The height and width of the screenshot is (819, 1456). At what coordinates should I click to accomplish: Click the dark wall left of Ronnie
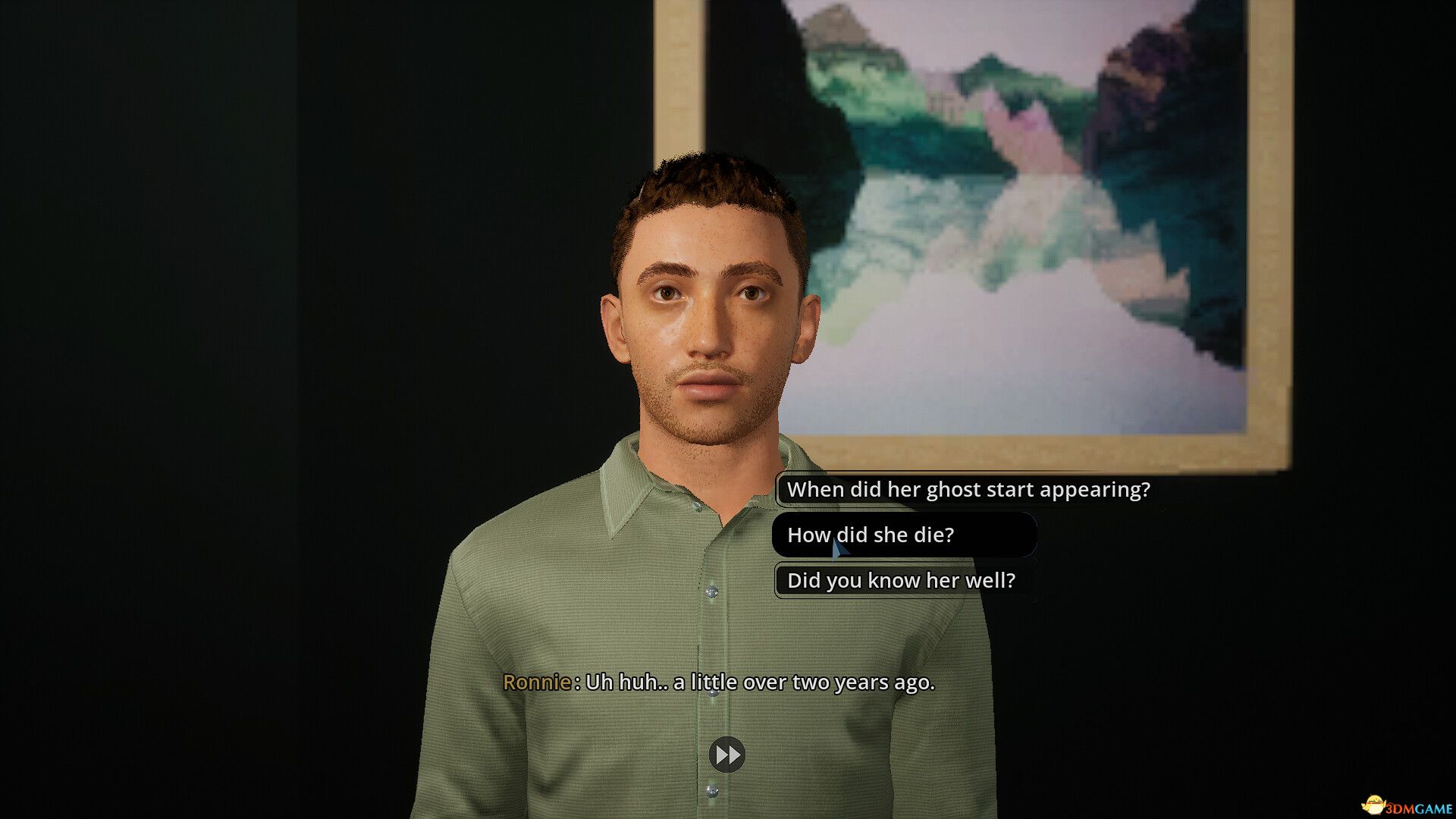[x=227, y=379]
